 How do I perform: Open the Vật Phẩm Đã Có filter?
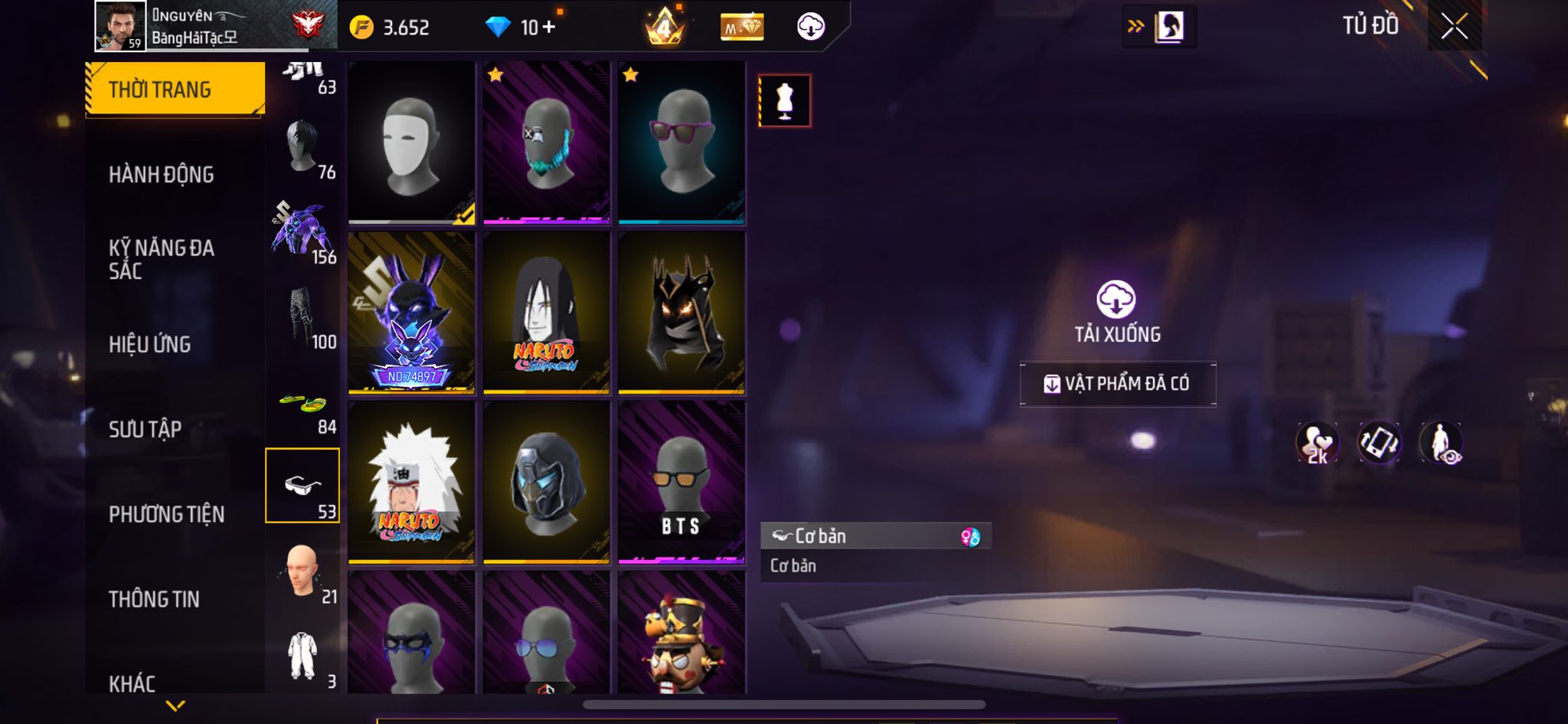[x=1117, y=384]
